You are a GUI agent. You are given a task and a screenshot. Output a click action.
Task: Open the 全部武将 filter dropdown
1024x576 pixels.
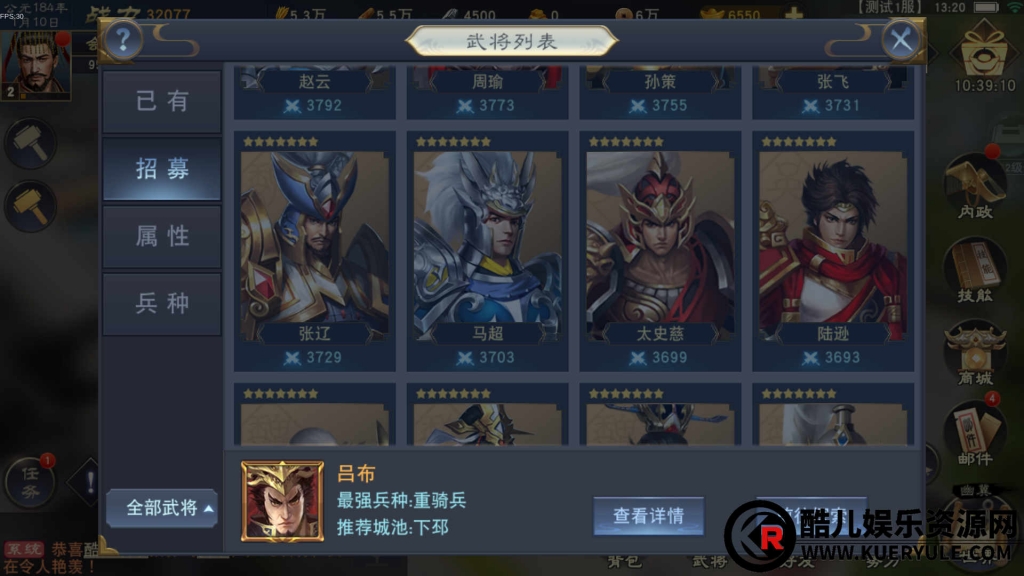click(x=165, y=508)
